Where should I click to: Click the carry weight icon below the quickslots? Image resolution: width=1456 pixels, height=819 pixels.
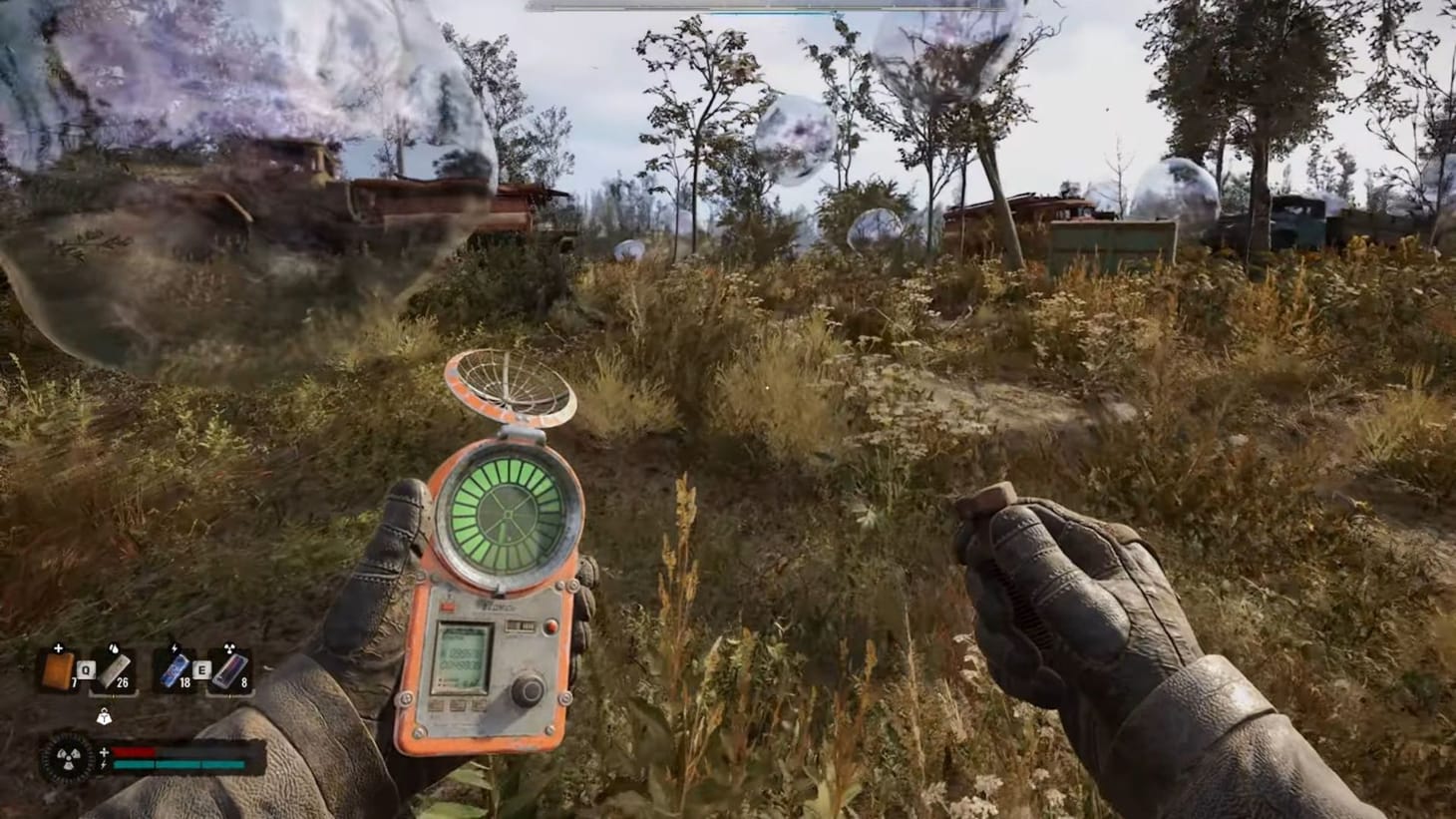[x=104, y=716]
